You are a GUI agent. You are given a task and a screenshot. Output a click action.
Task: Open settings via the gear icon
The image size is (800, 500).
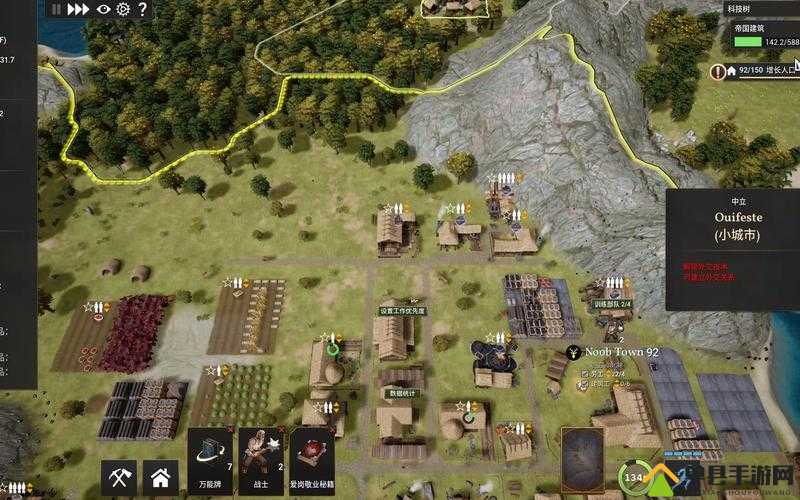click(x=123, y=10)
